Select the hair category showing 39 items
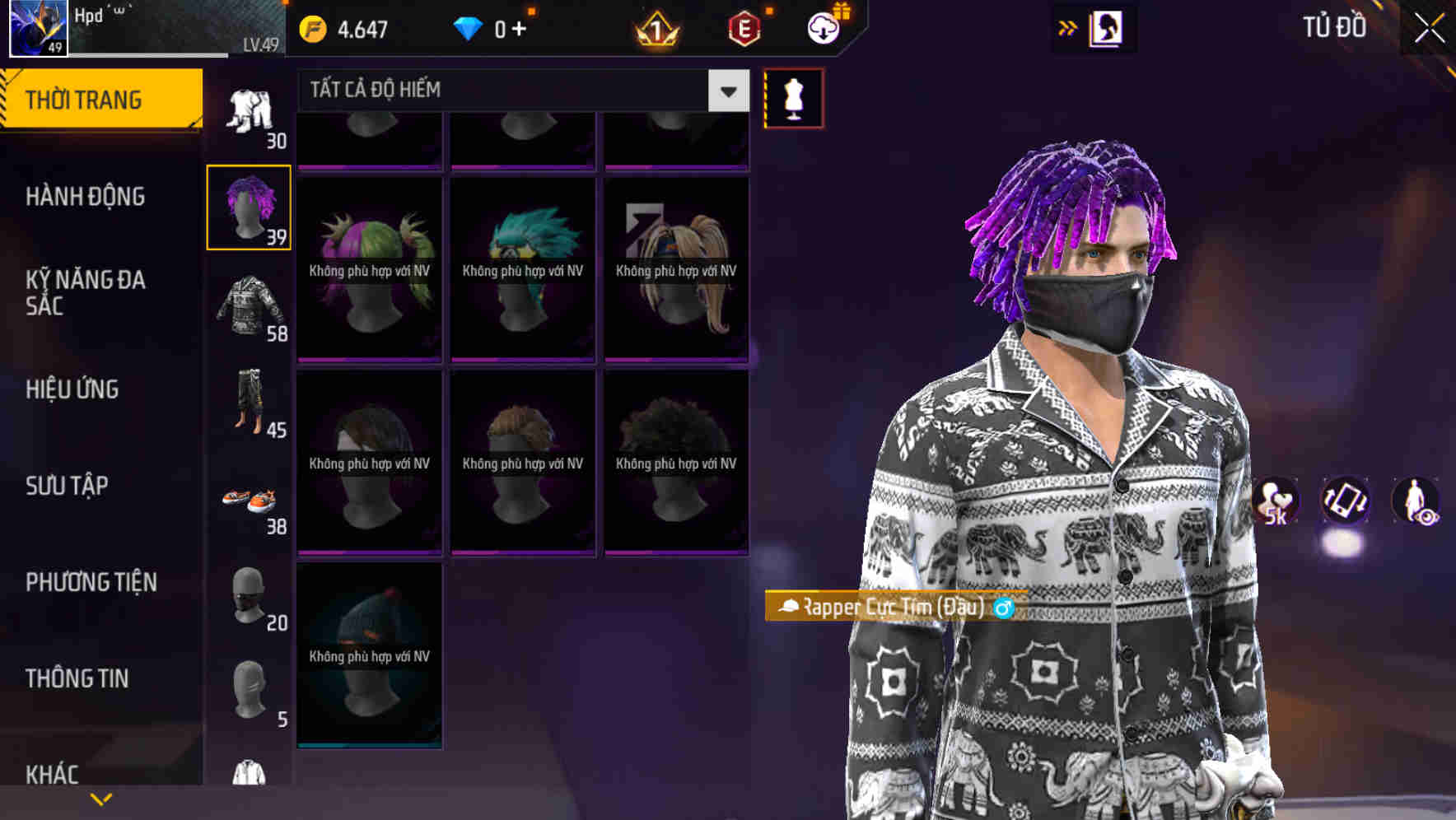The width and height of the screenshot is (1456, 820). pyautogui.click(x=250, y=206)
